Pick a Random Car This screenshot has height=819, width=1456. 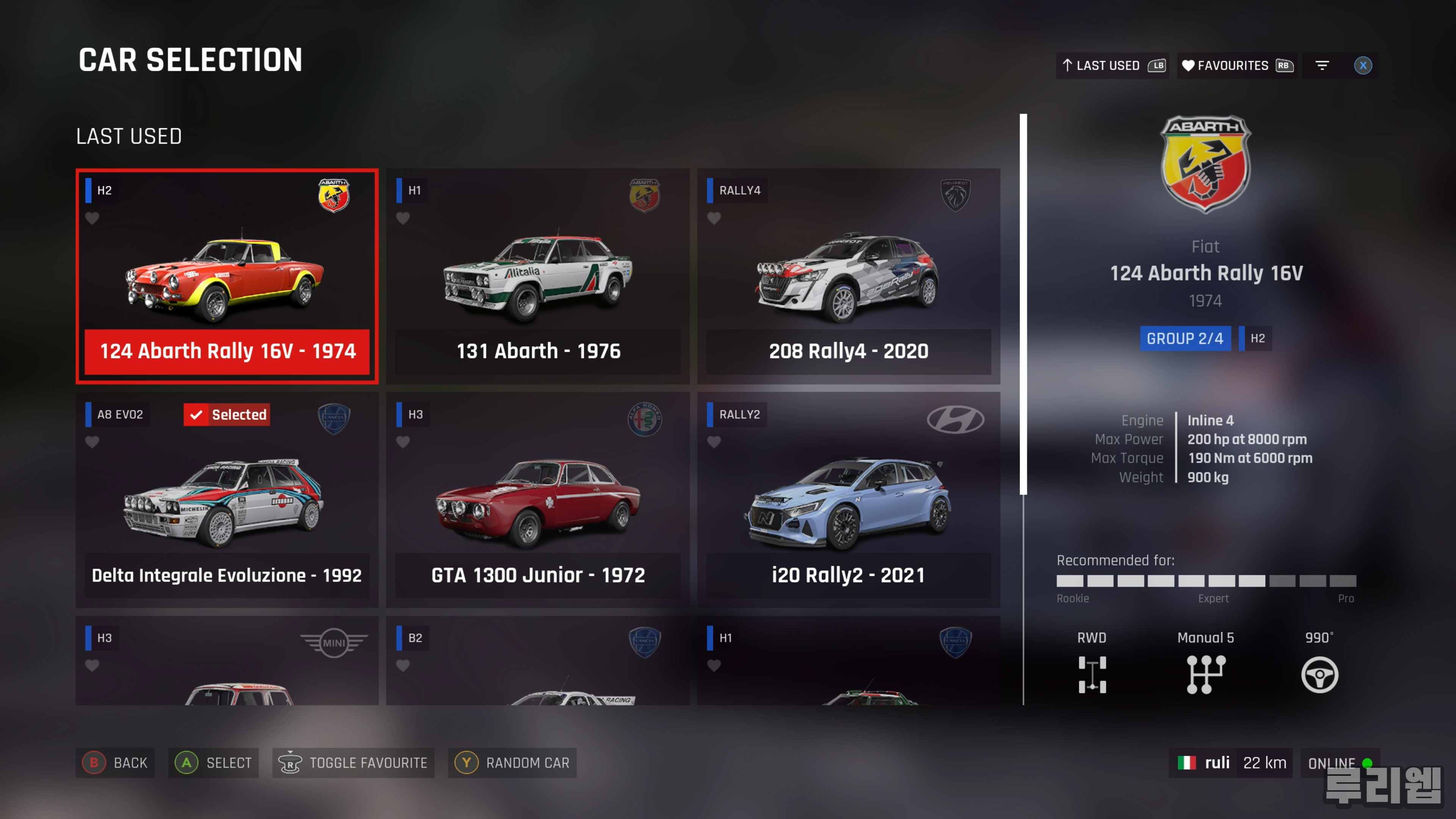[x=512, y=763]
